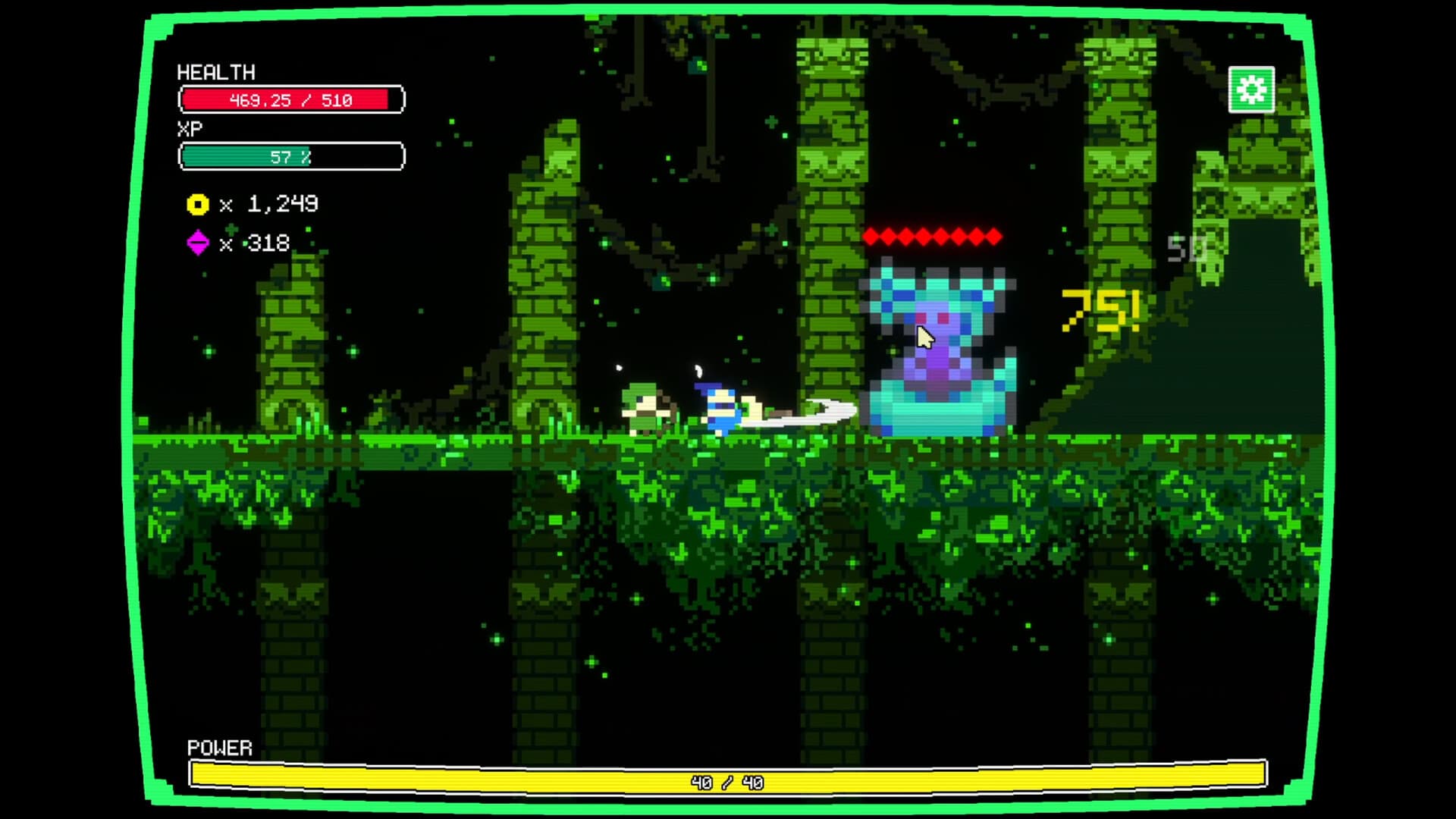Click the HEALTH header text
The image size is (1456, 819).
pos(215,73)
